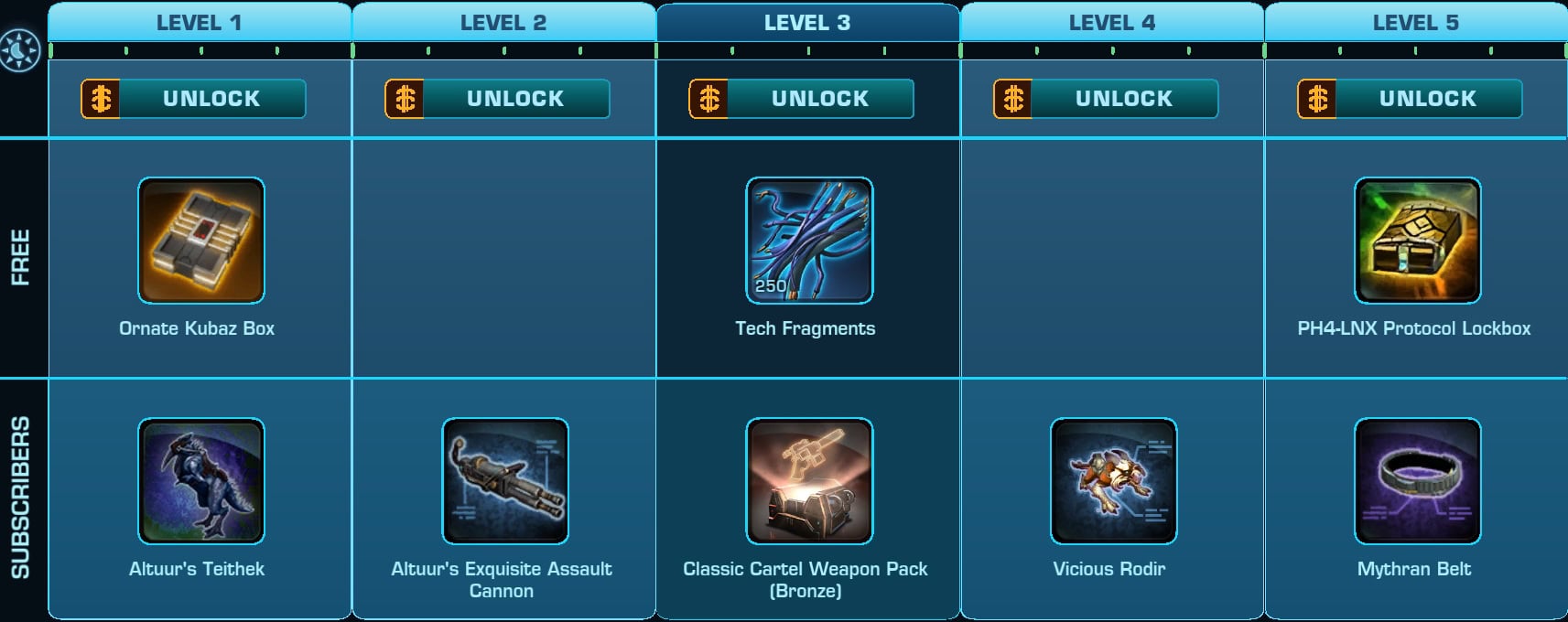Image resolution: width=1568 pixels, height=622 pixels.
Task: Unlock Level 5 rewards
Action: coord(1410,99)
